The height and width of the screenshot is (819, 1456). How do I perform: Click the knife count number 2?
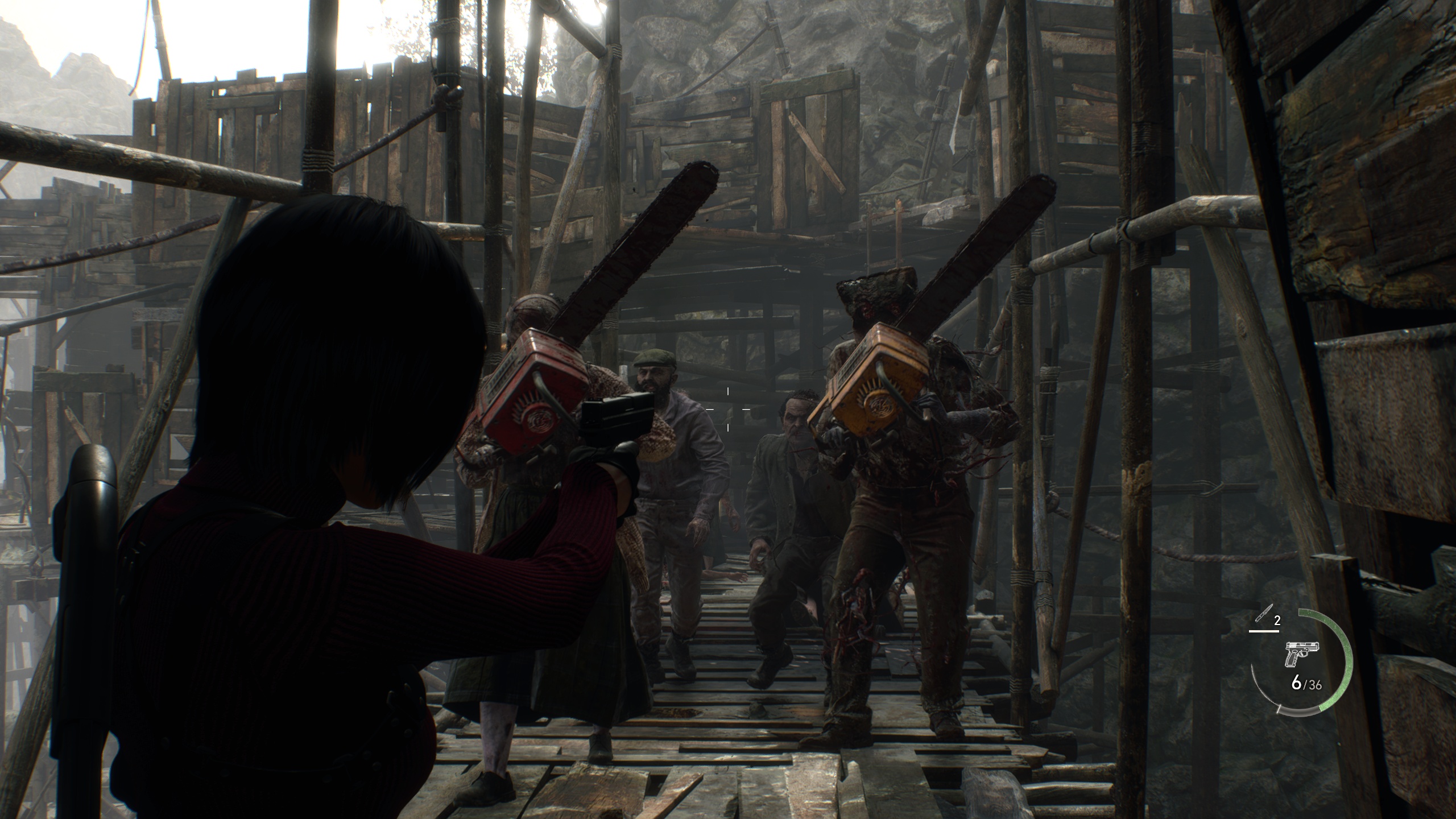point(1277,620)
